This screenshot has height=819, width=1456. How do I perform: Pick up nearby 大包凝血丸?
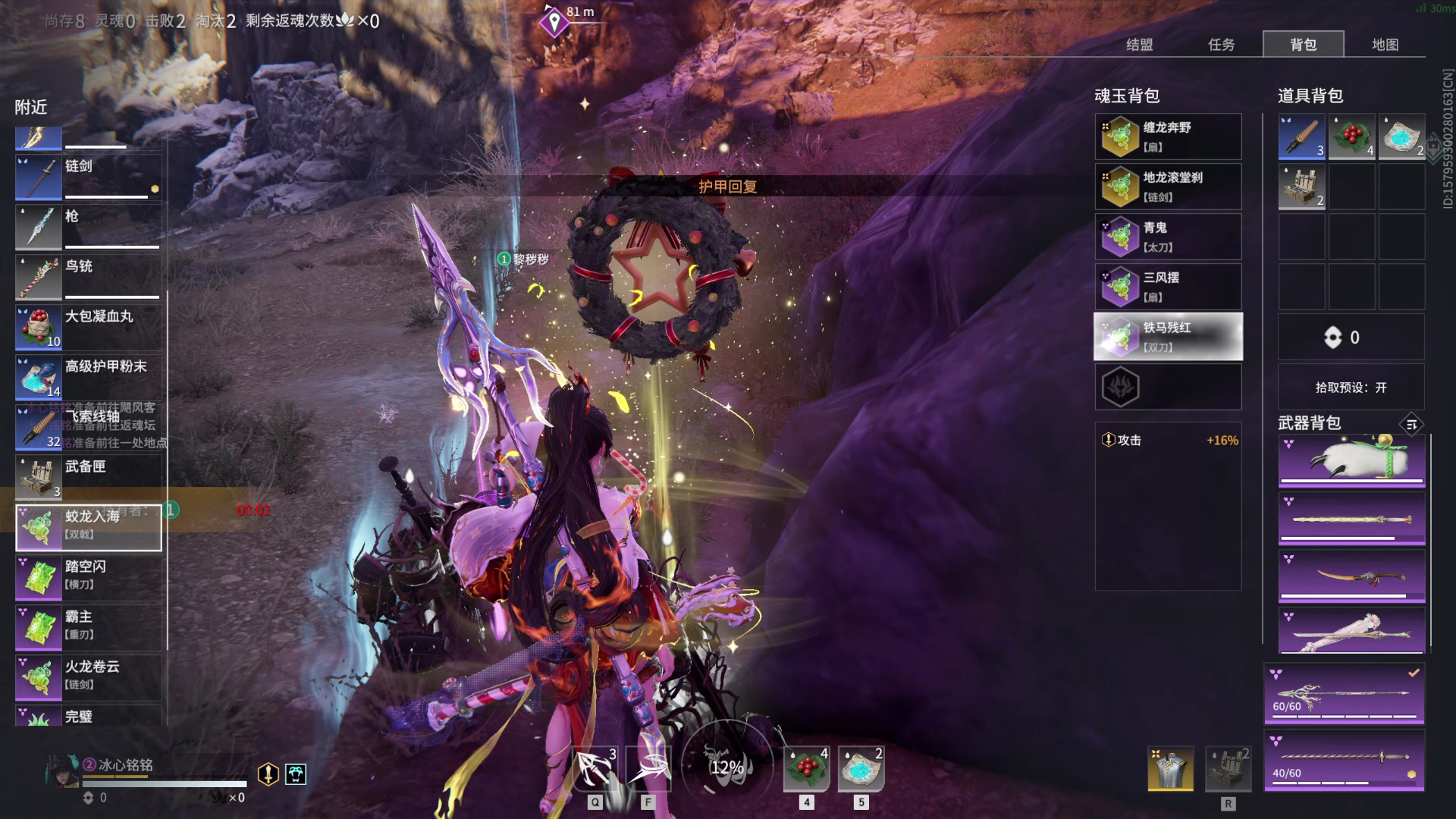(x=88, y=327)
